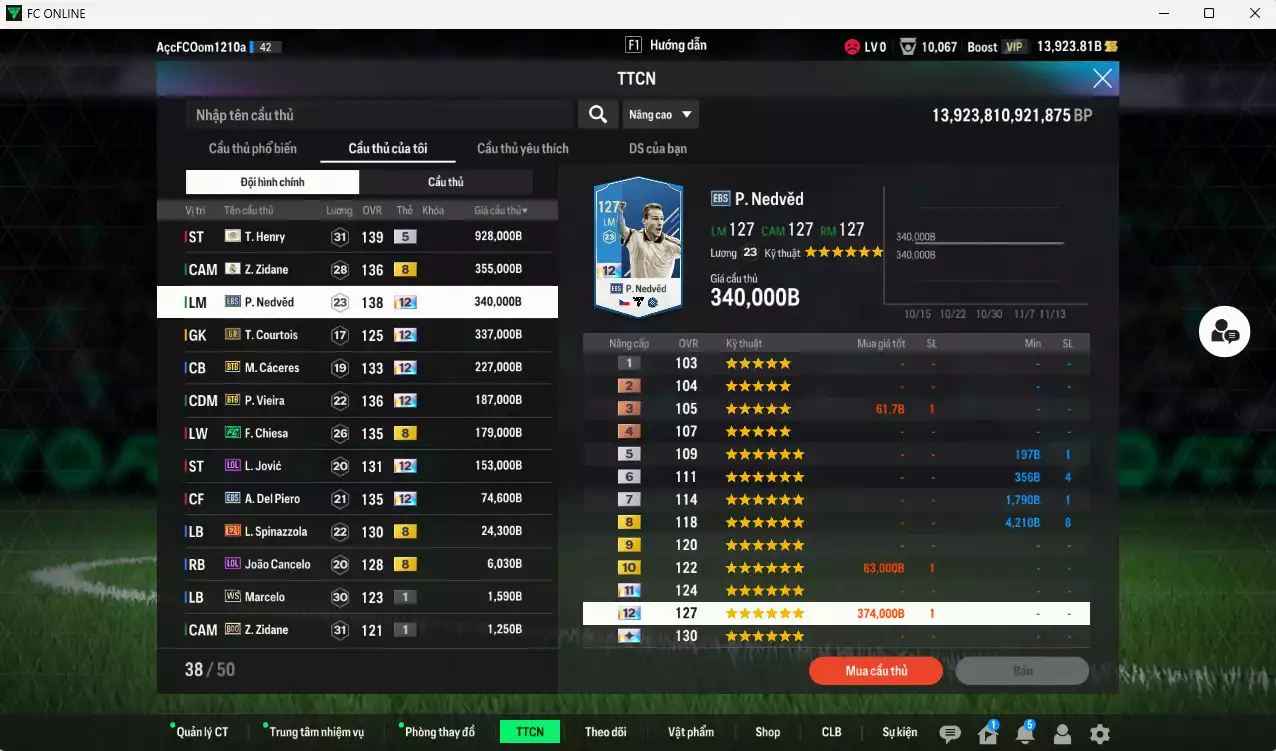
Task: Open Quản lý CT in bottom menu
Action: (202, 732)
